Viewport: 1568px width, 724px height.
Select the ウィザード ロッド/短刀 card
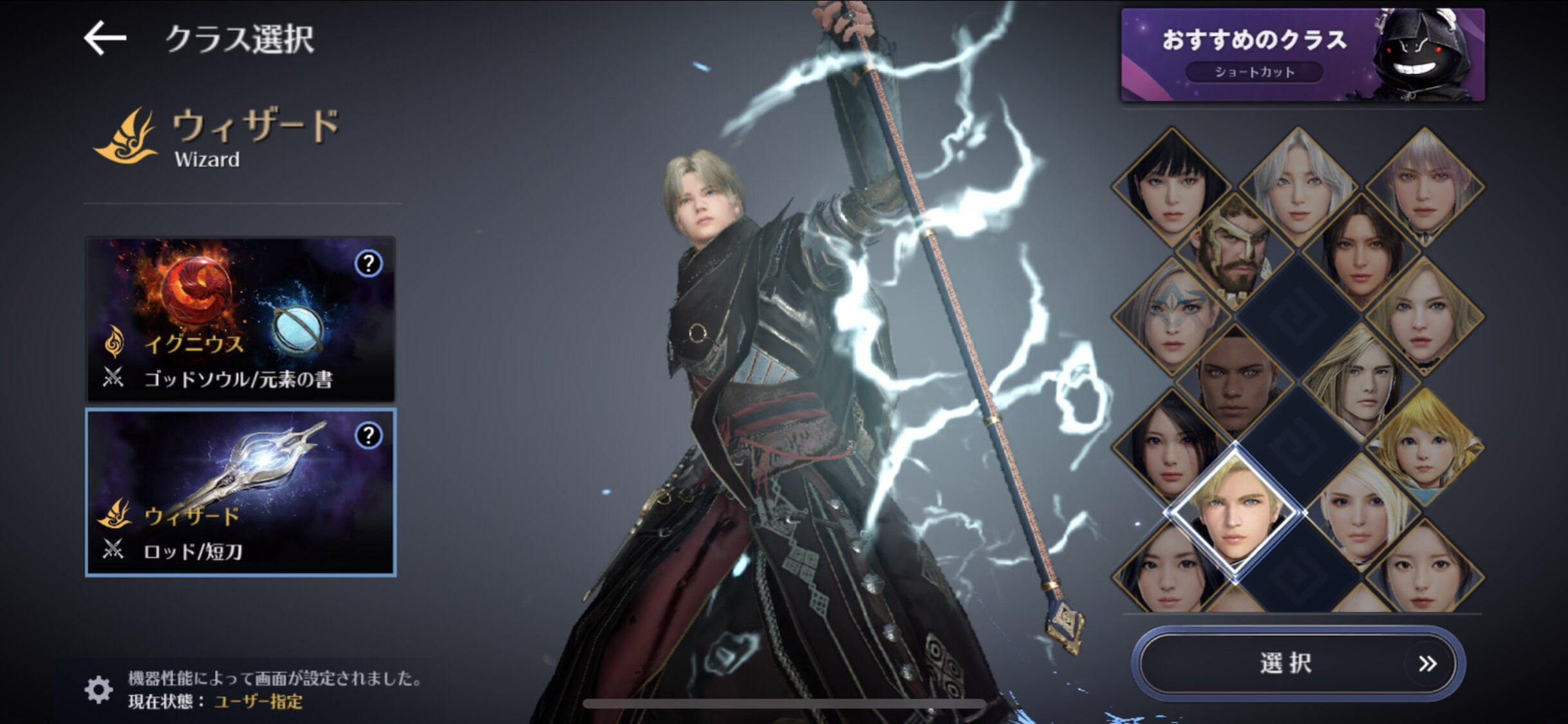coord(240,492)
